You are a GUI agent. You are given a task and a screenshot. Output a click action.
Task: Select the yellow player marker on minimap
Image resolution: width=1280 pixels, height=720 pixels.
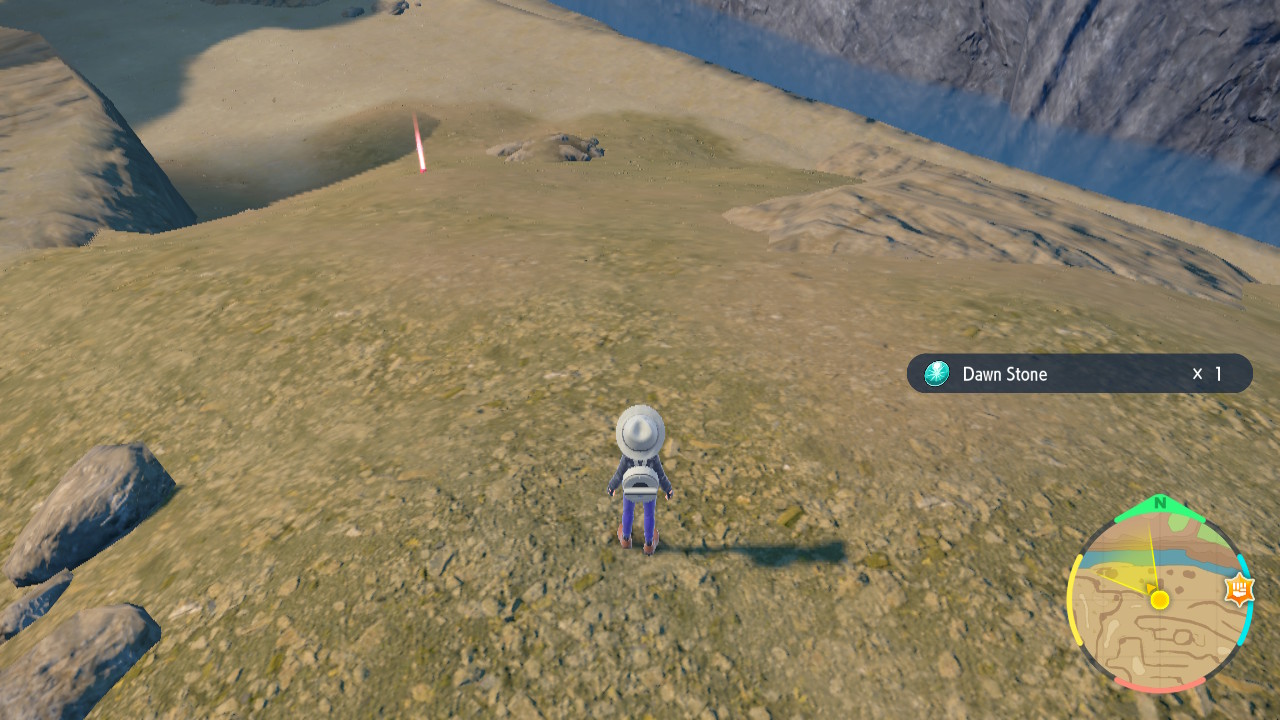coord(1159,599)
